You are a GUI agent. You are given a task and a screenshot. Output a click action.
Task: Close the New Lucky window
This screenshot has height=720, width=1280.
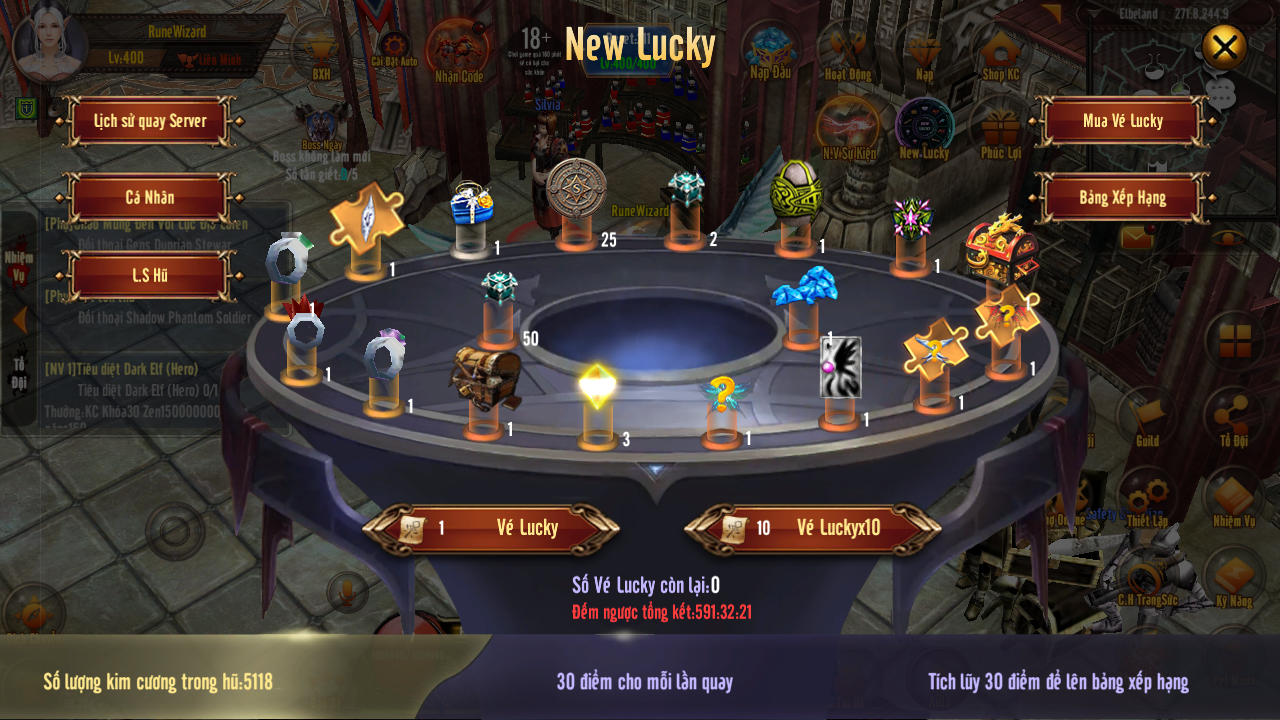pyautogui.click(x=1224, y=46)
